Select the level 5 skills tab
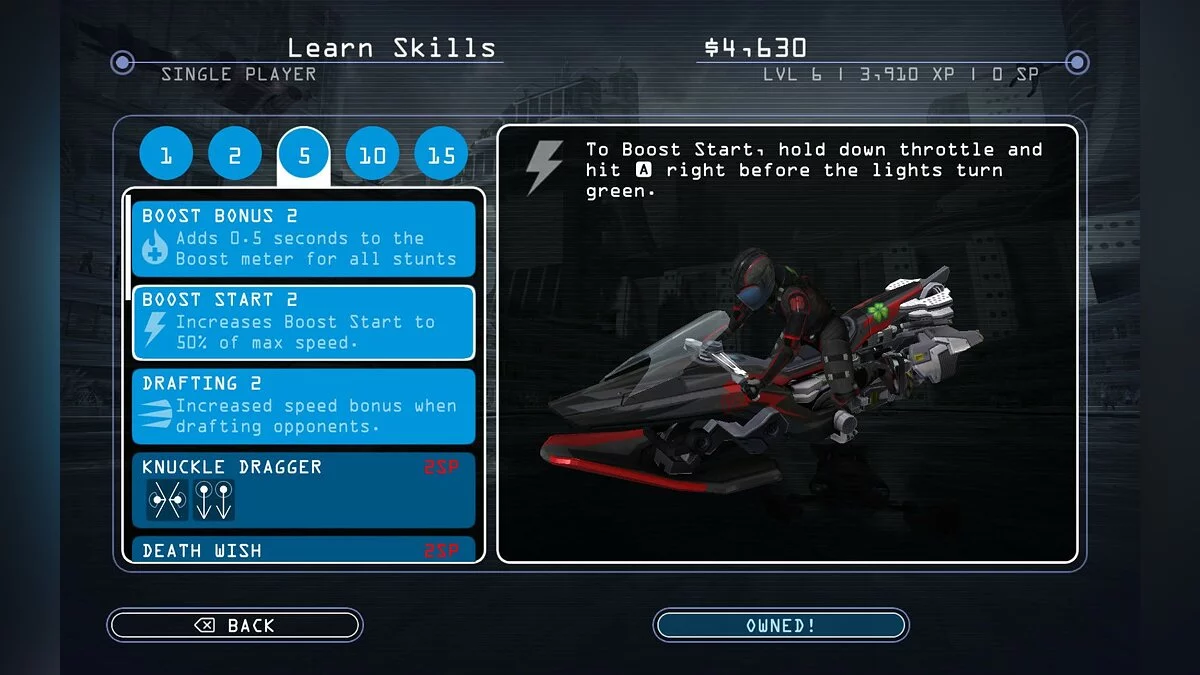Image resolution: width=1200 pixels, height=675 pixels. click(x=304, y=155)
